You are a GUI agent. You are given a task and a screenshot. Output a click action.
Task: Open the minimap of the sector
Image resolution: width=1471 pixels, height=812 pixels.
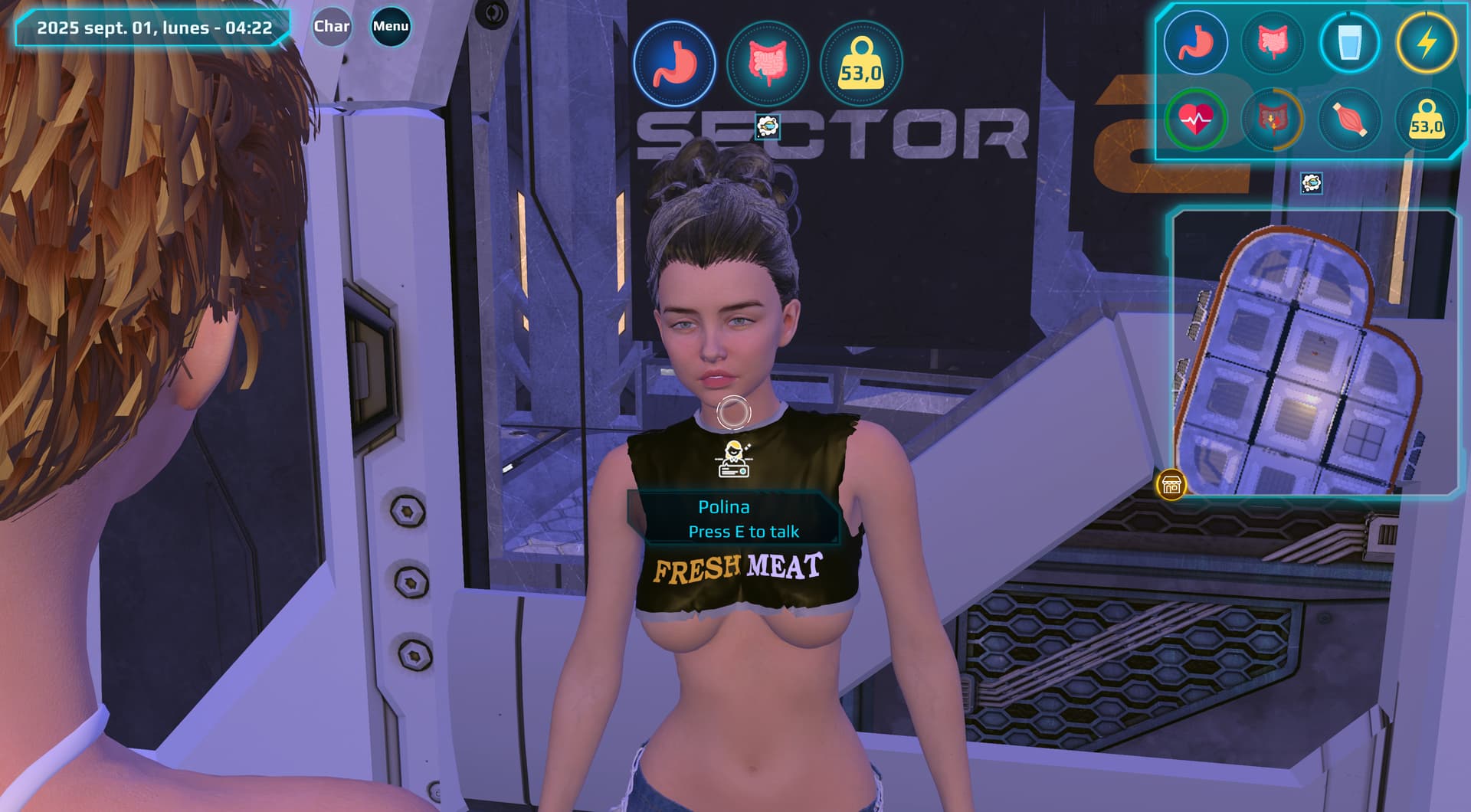(1313, 354)
